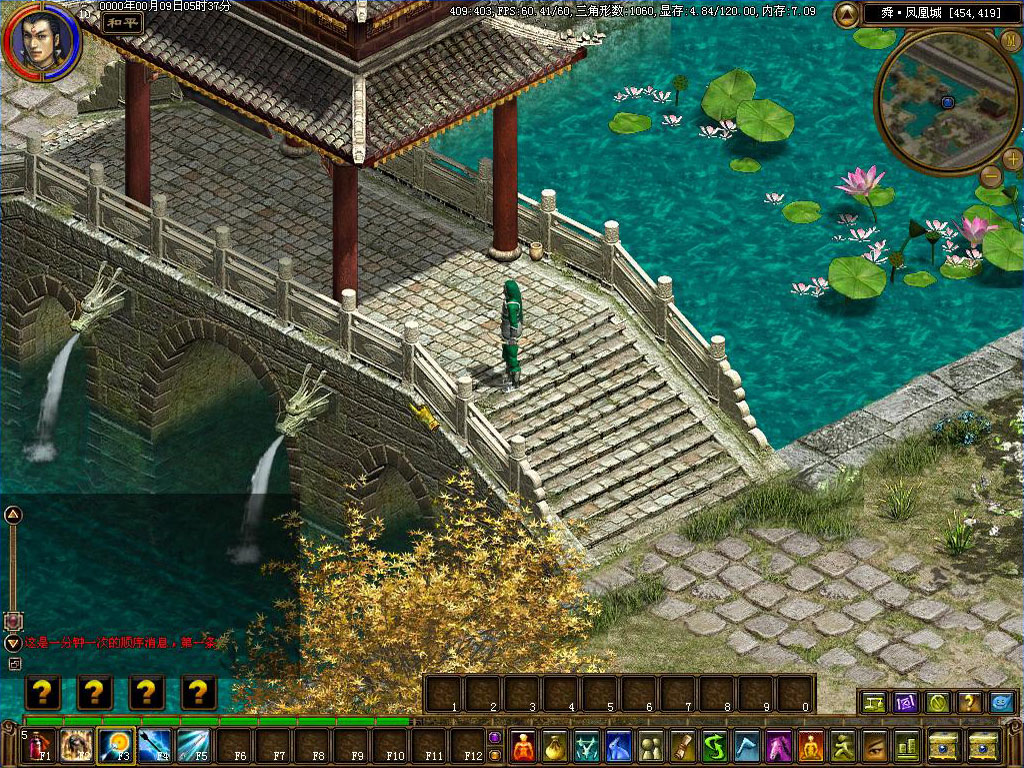Open the two-people team icon
Viewport: 1024px width, 768px height.
click(650, 746)
